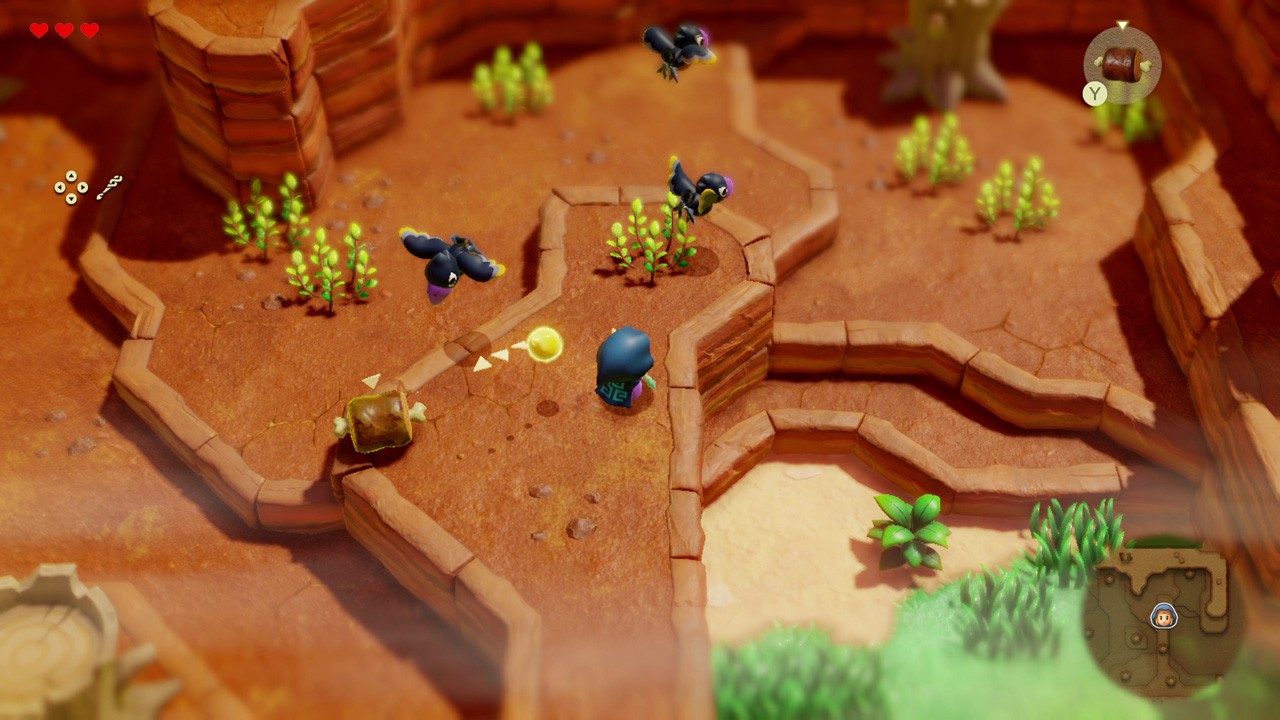Click the rightmost heart in the HUD
The width and height of the screenshot is (1280, 720).
[90, 30]
